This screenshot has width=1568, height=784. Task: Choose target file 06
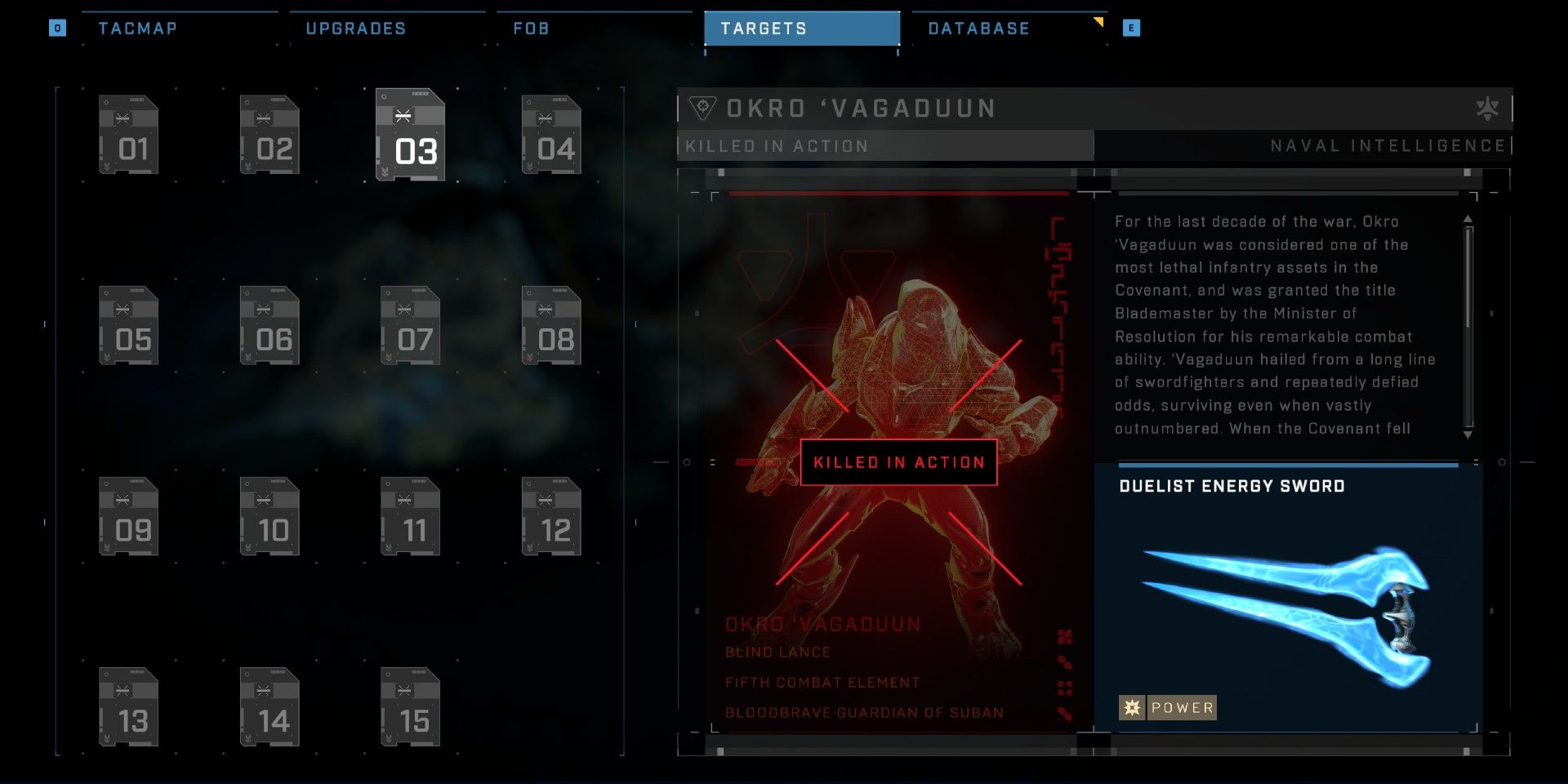pos(269,325)
